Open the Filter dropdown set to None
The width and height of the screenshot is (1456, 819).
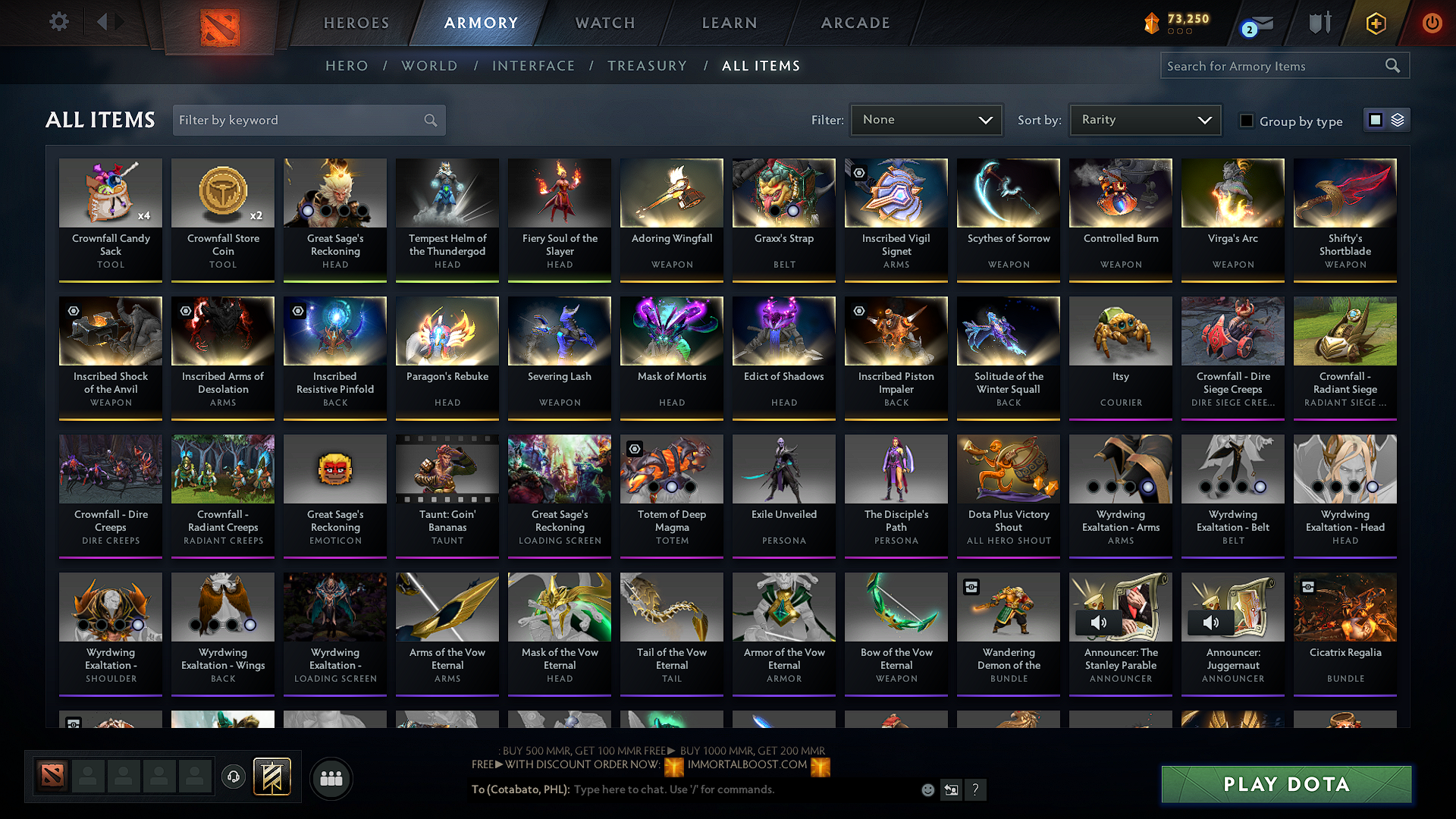click(926, 119)
